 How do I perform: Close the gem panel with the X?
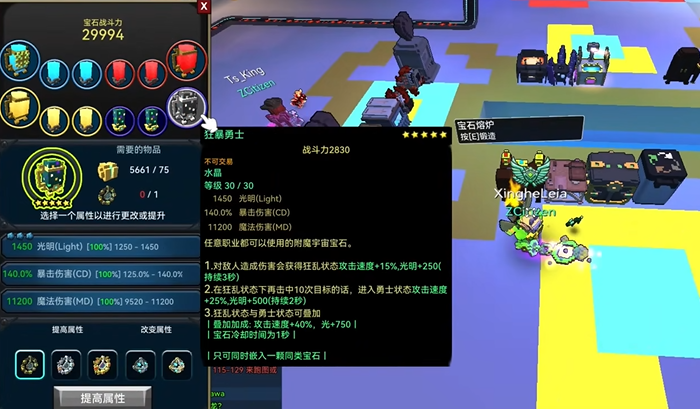pyautogui.click(x=204, y=6)
